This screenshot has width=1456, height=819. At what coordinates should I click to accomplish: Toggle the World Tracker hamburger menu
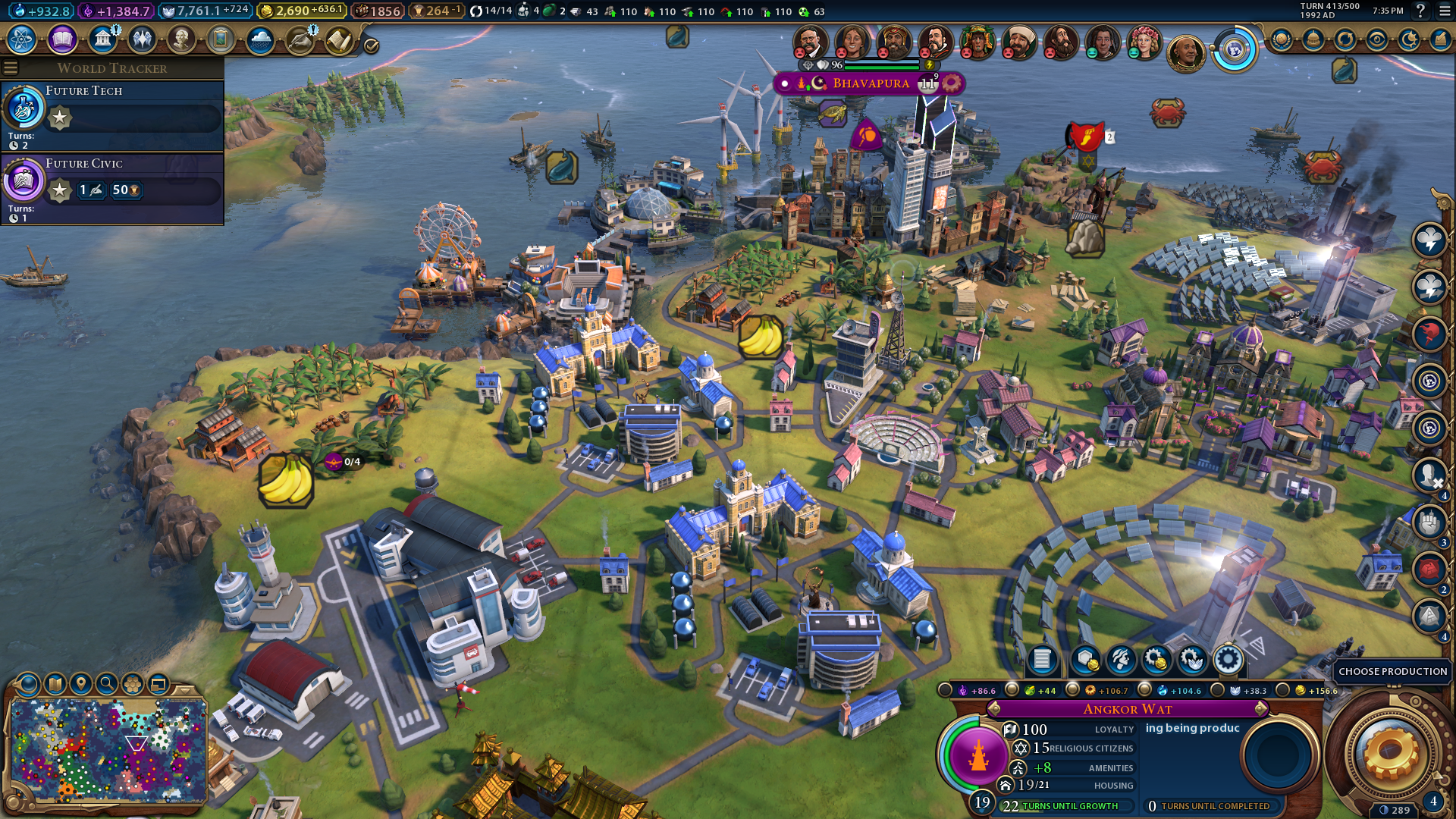tap(11, 68)
